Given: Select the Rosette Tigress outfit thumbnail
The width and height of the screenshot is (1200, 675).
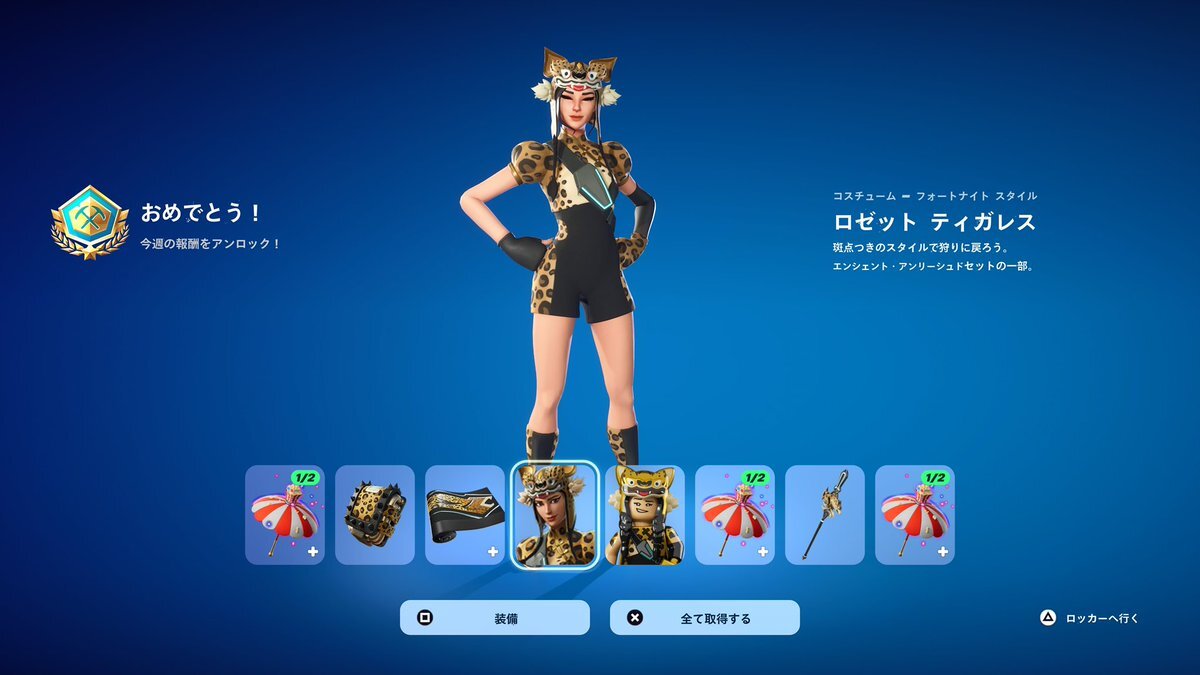Looking at the screenshot, I should coord(555,515).
